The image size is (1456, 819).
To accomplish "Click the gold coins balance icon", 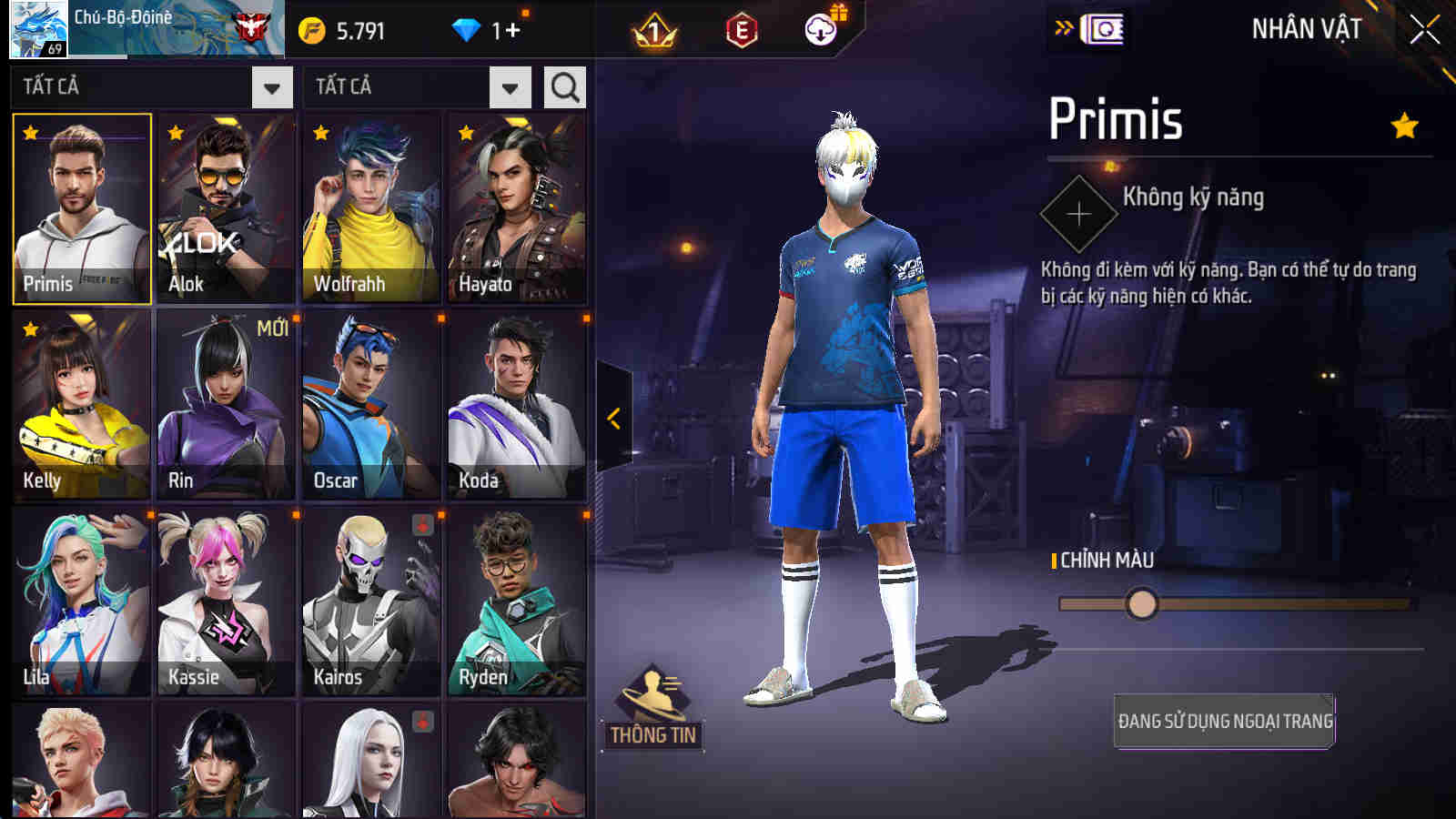I will coord(311,28).
